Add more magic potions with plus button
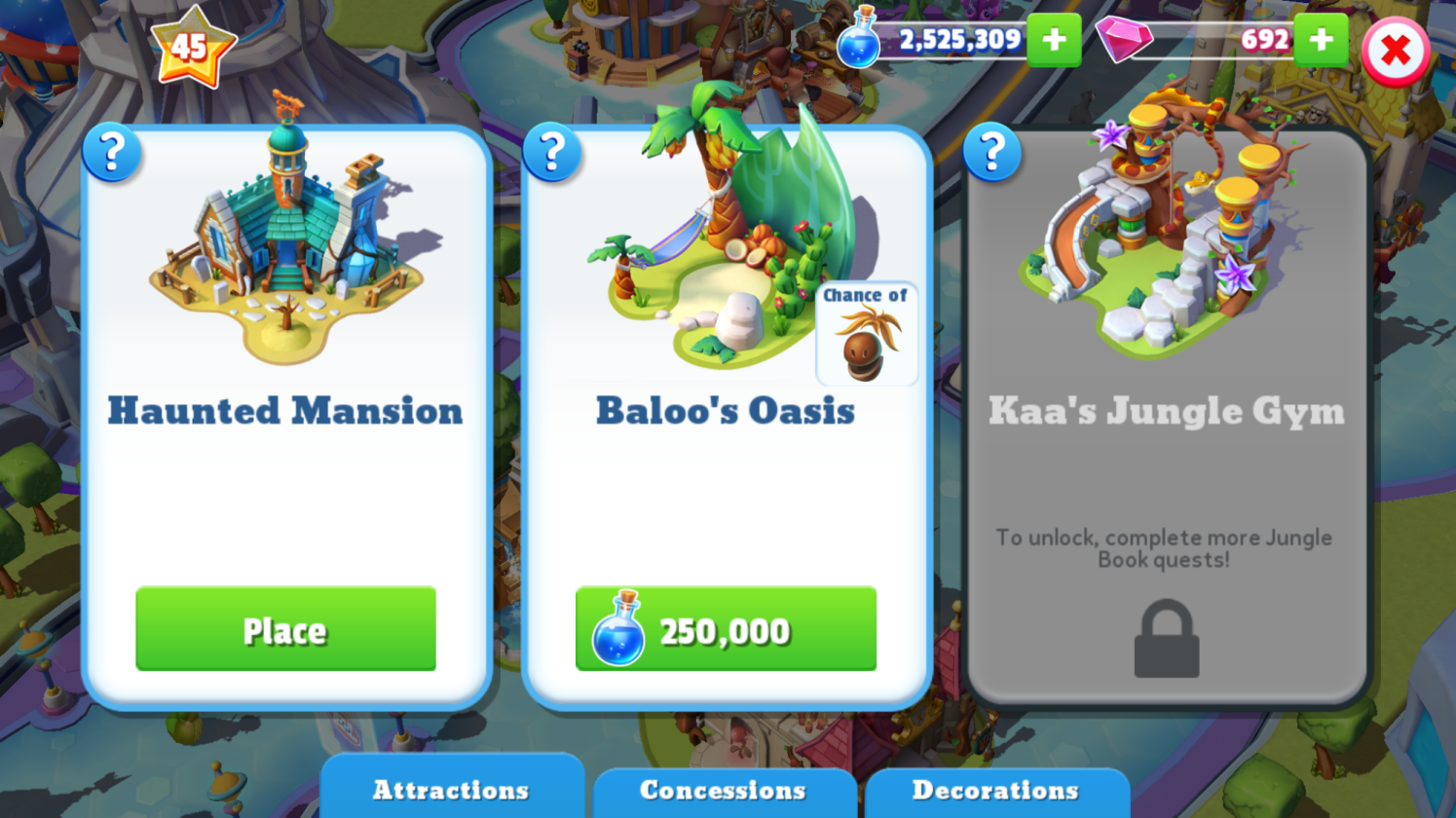Viewport: 1456px width, 818px height. click(1054, 40)
